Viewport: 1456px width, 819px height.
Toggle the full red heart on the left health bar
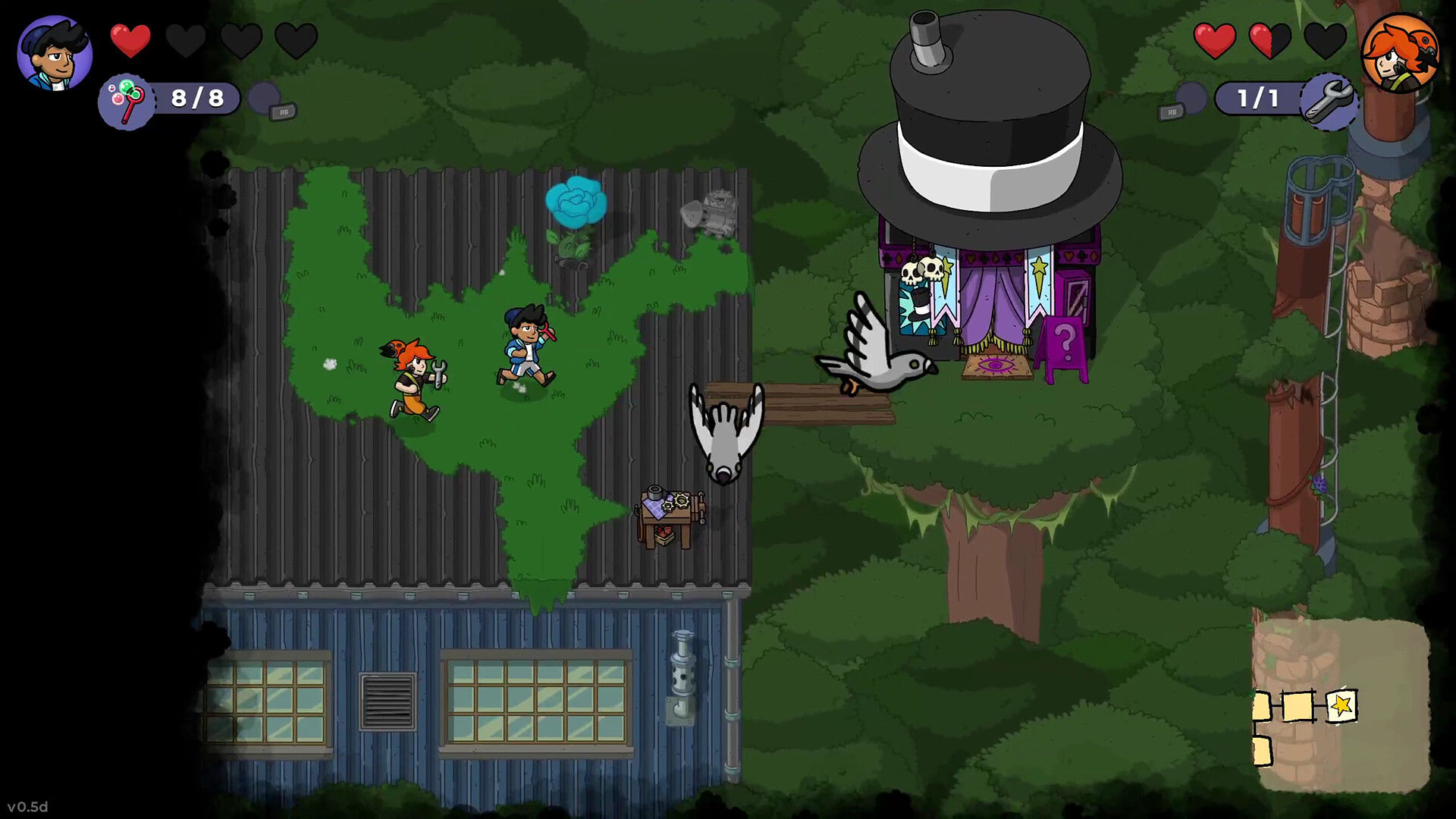pyautogui.click(x=131, y=42)
